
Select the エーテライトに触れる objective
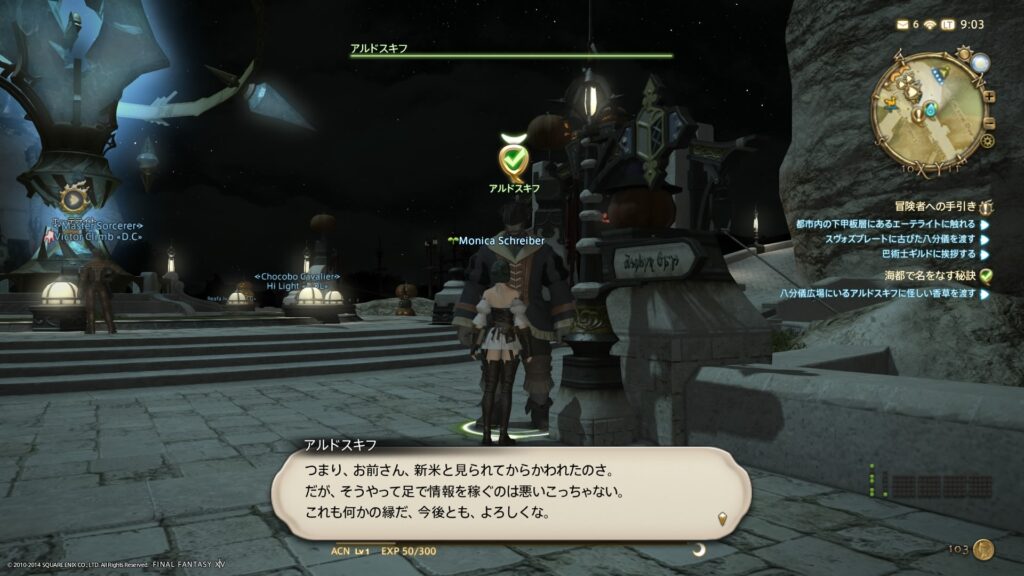pyautogui.click(x=884, y=224)
